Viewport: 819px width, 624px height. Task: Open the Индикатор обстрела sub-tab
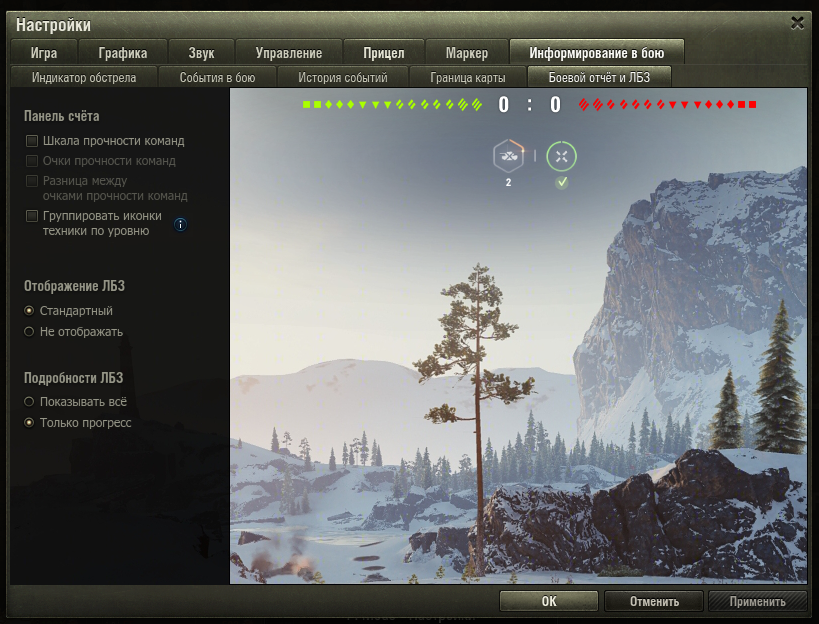[84, 77]
